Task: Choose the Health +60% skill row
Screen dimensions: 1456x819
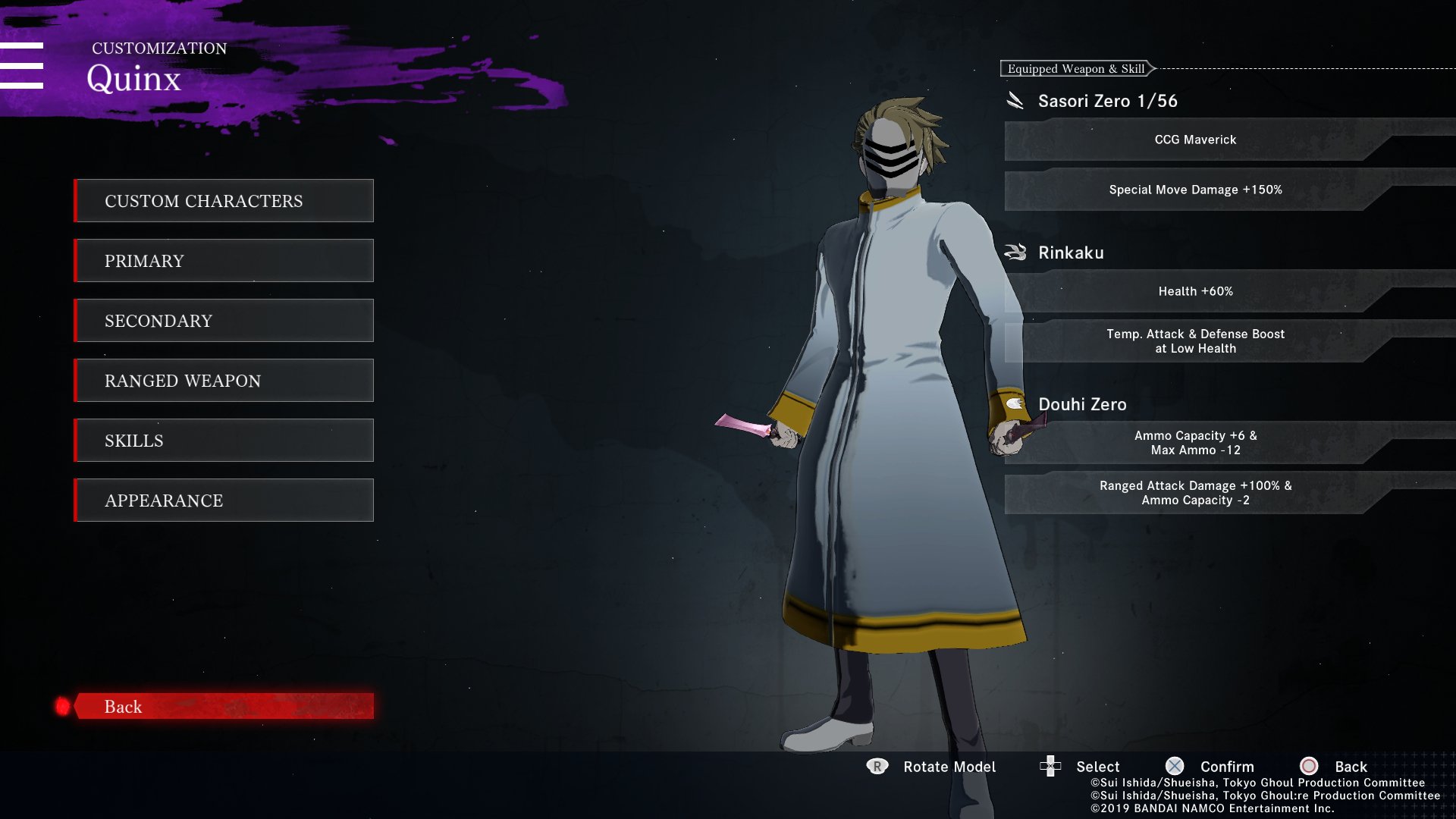Action: [1195, 291]
